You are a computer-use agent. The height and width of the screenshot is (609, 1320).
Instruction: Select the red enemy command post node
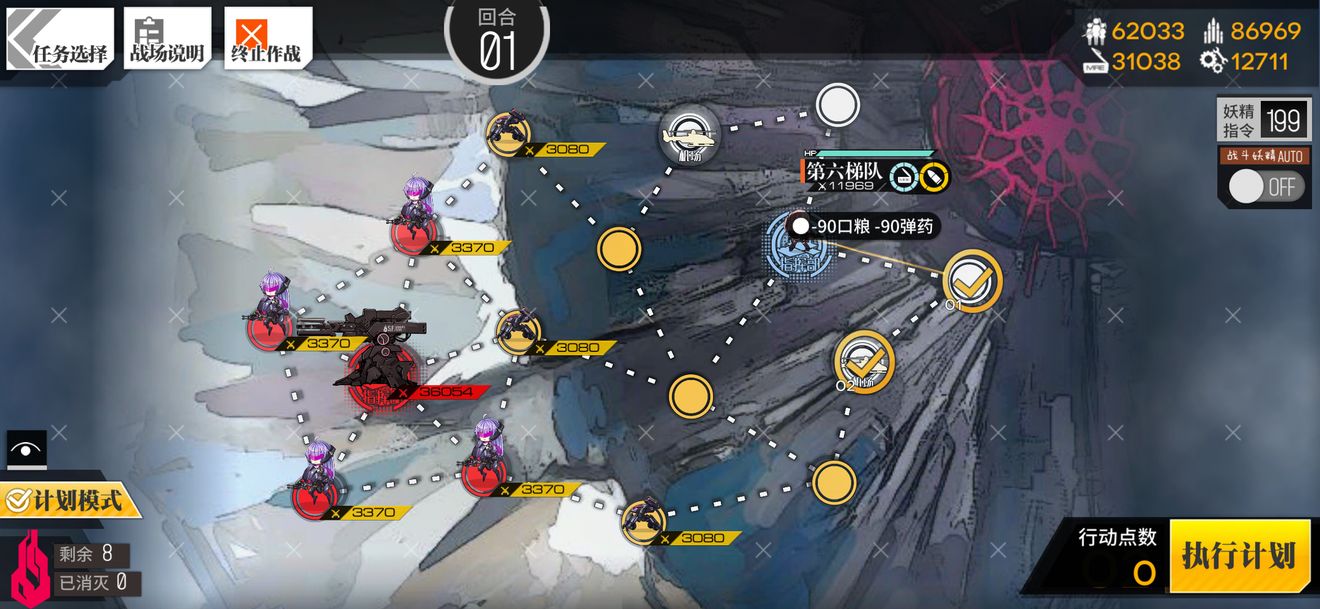pos(381,369)
